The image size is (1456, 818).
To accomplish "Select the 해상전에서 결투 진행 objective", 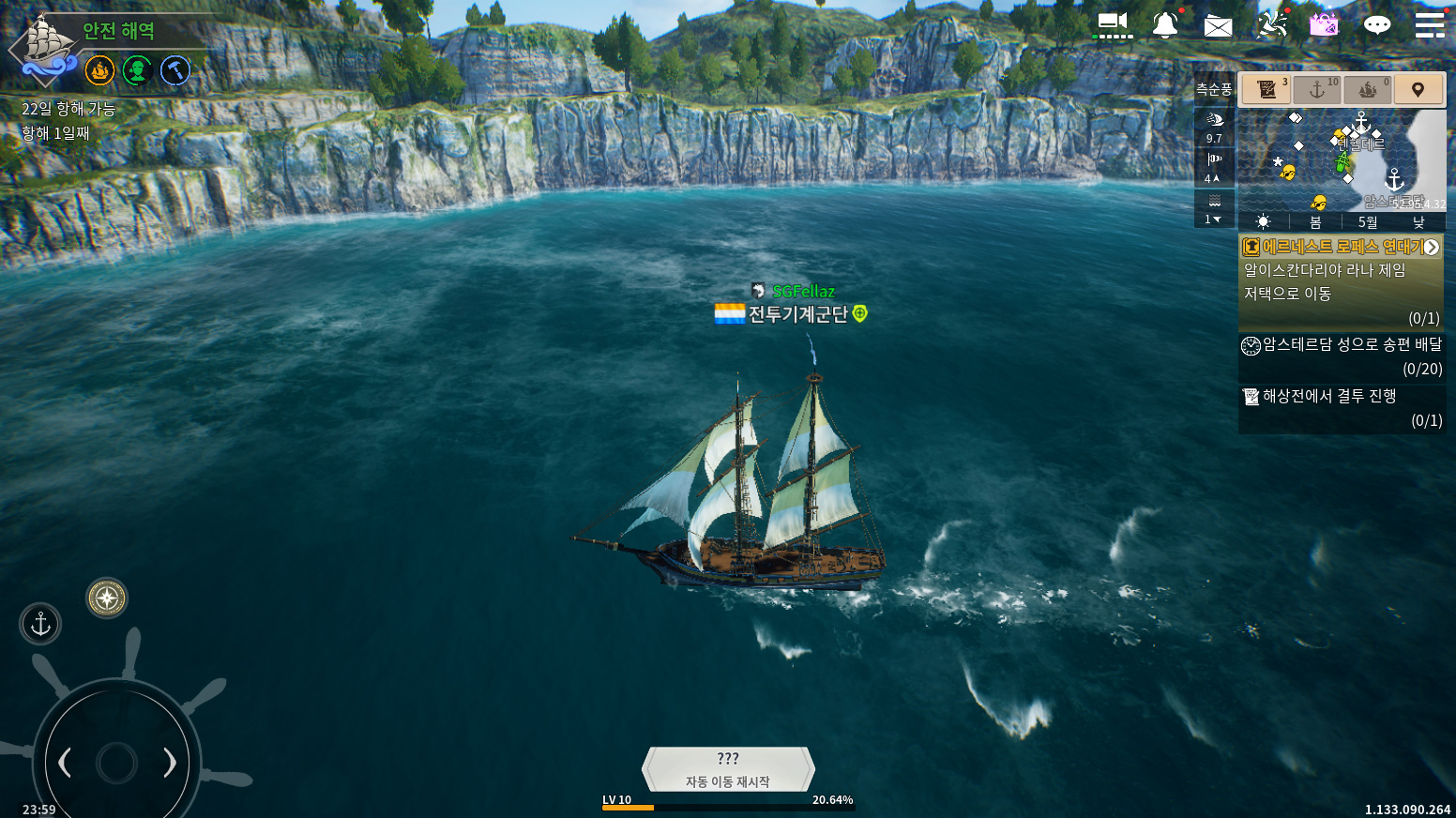I will (1342, 408).
